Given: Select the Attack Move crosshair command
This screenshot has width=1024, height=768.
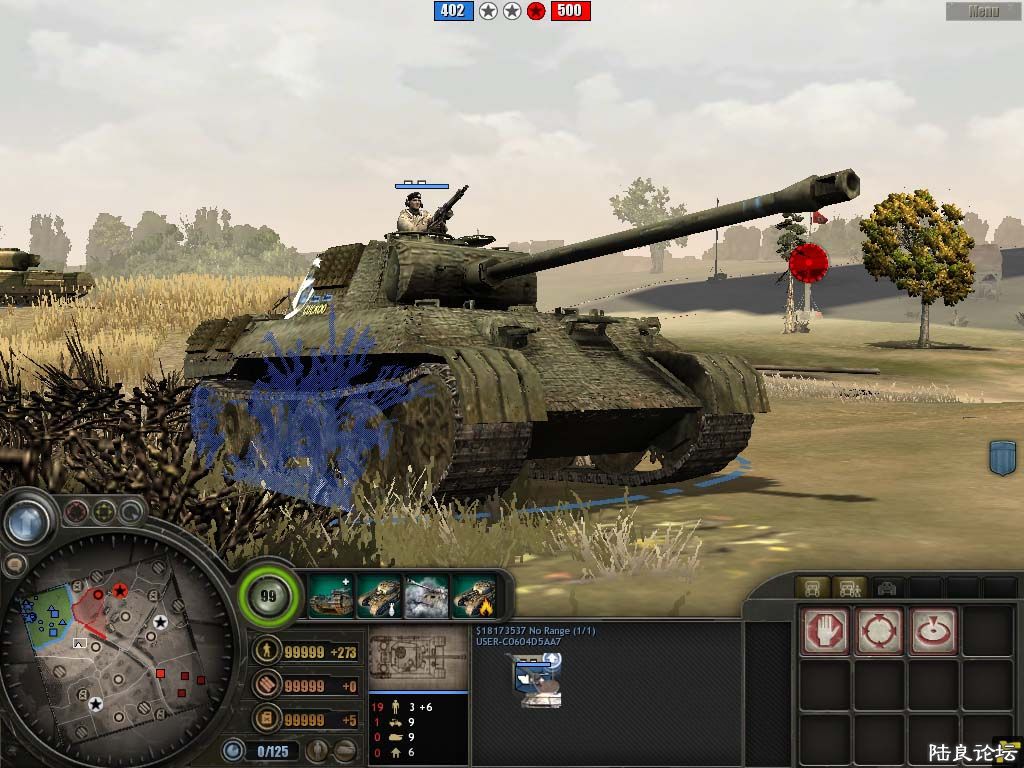Looking at the screenshot, I should [879, 632].
